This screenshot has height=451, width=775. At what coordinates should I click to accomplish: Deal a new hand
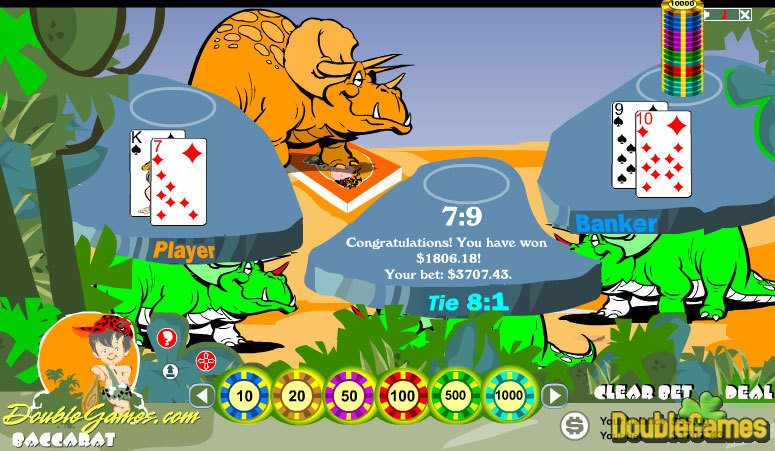(749, 392)
